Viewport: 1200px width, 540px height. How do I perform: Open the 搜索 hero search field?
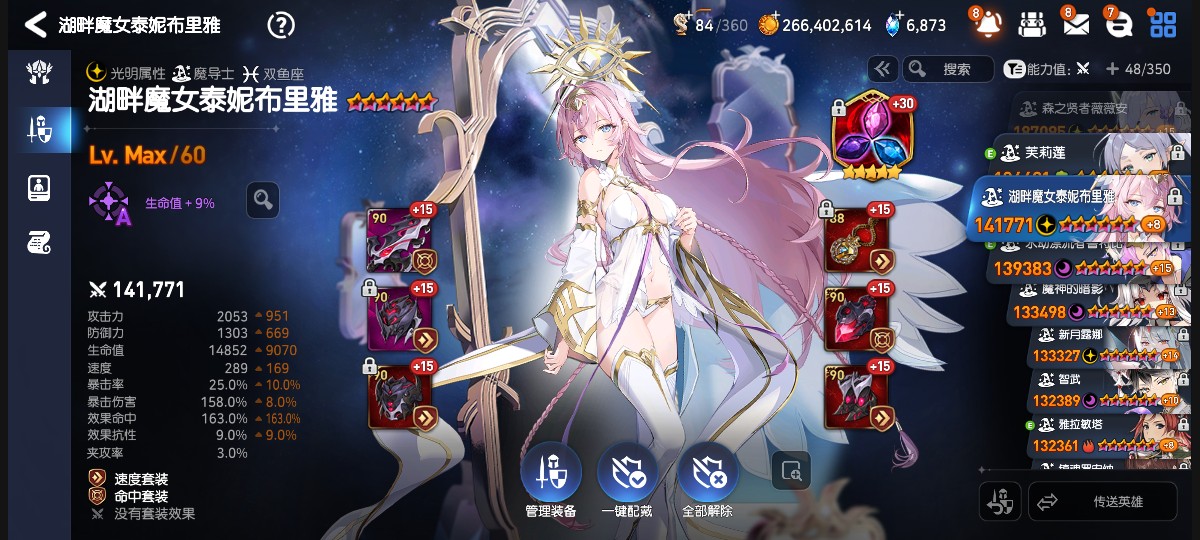[947, 69]
